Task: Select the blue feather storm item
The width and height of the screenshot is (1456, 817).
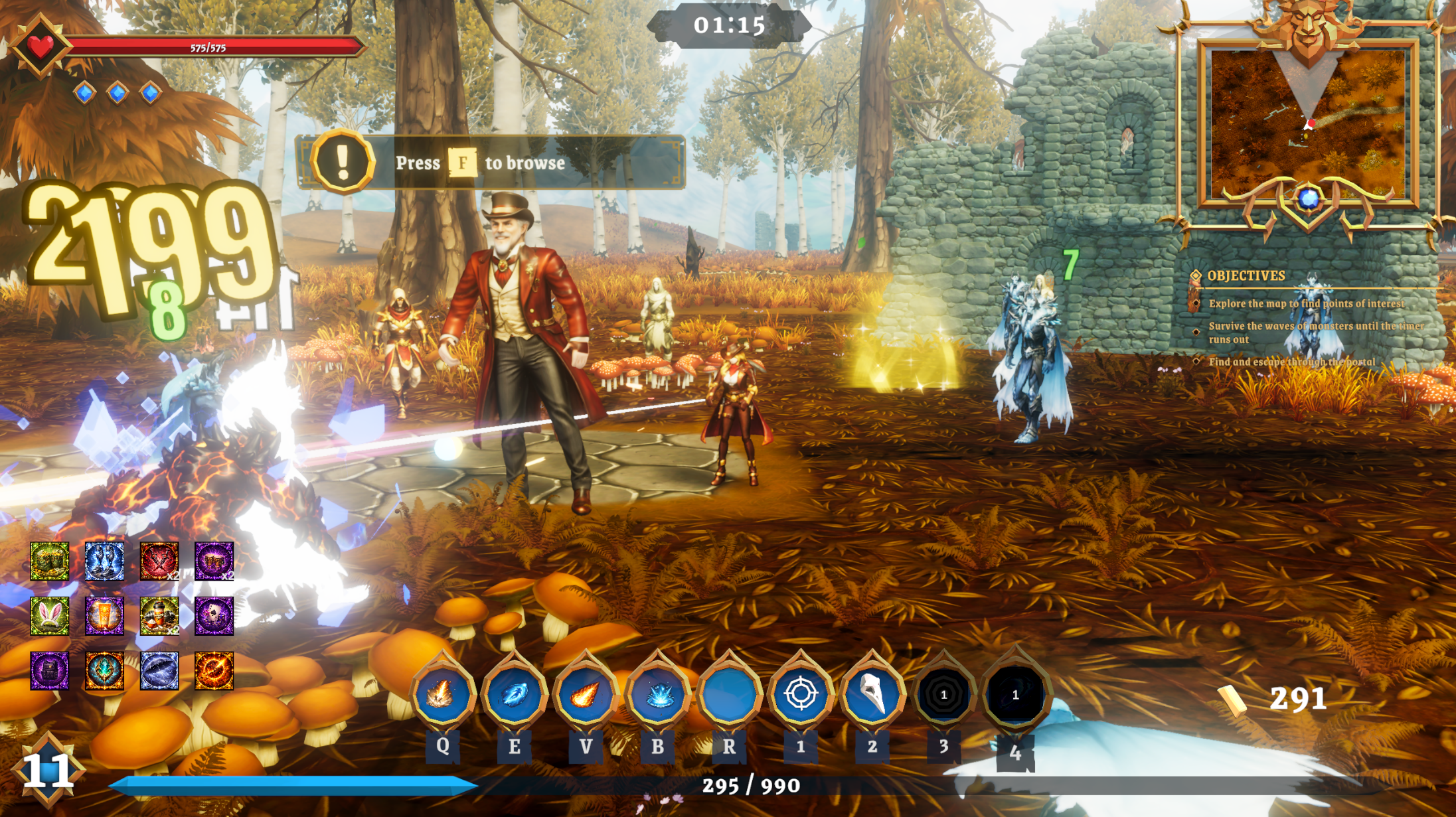Action: click(159, 670)
